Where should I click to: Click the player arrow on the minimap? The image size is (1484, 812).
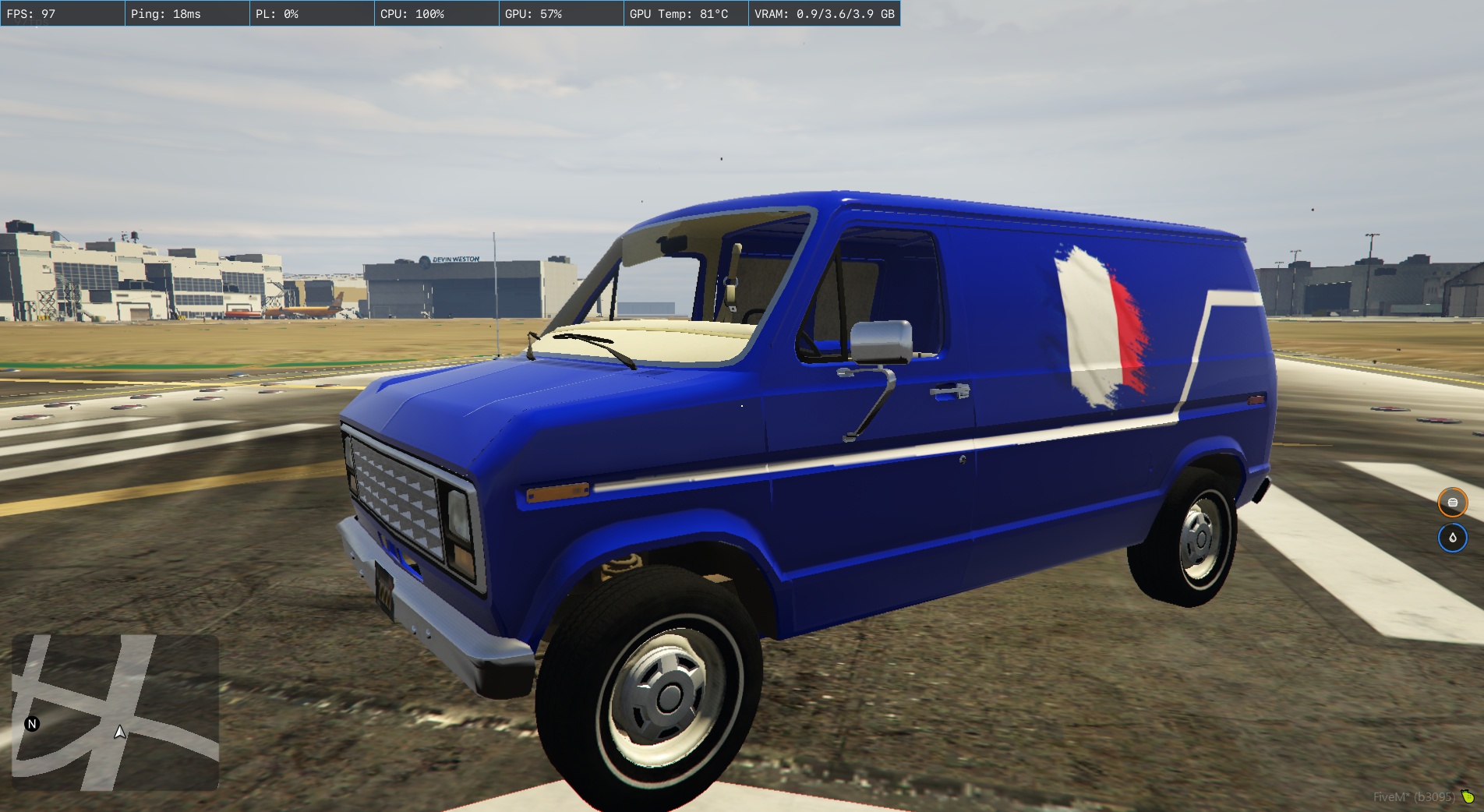(x=119, y=732)
